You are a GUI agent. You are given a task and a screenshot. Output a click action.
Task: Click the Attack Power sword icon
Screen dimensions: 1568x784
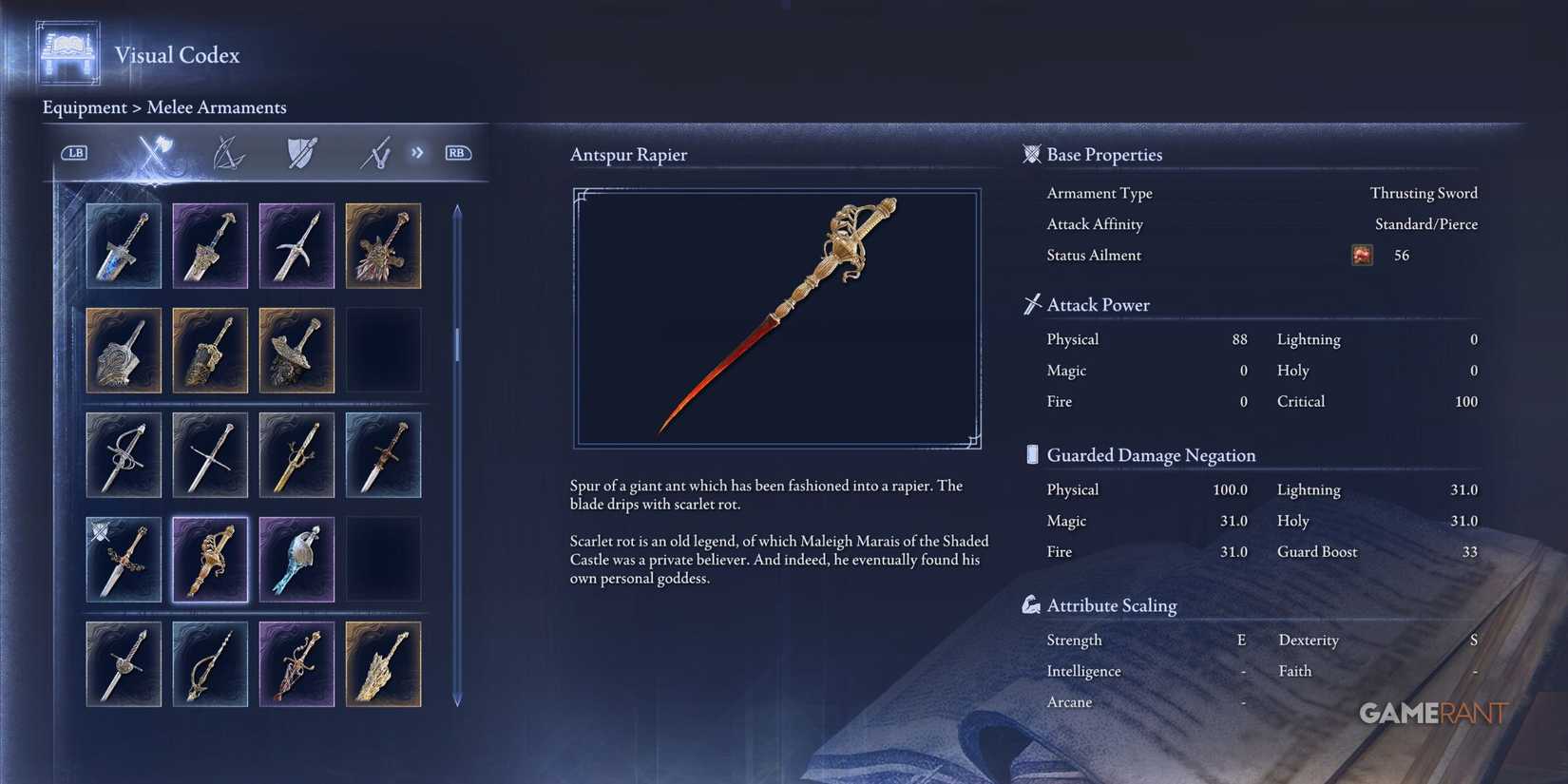pyautogui.click(x=1030, y=304)
